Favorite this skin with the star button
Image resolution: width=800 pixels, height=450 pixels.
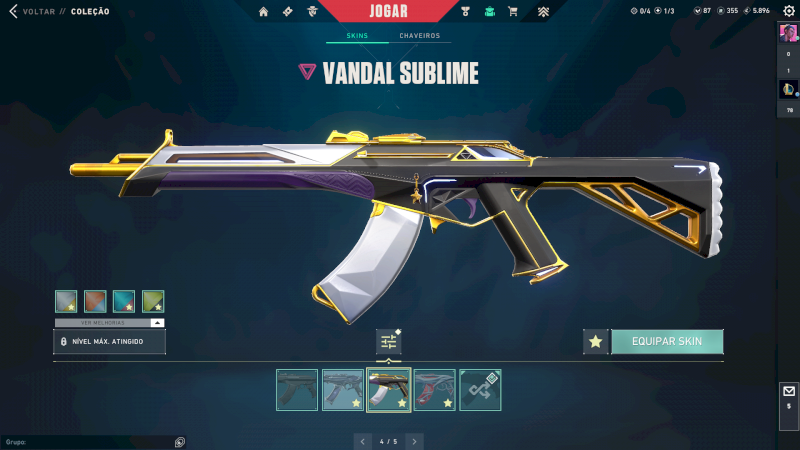coord(596,342)
